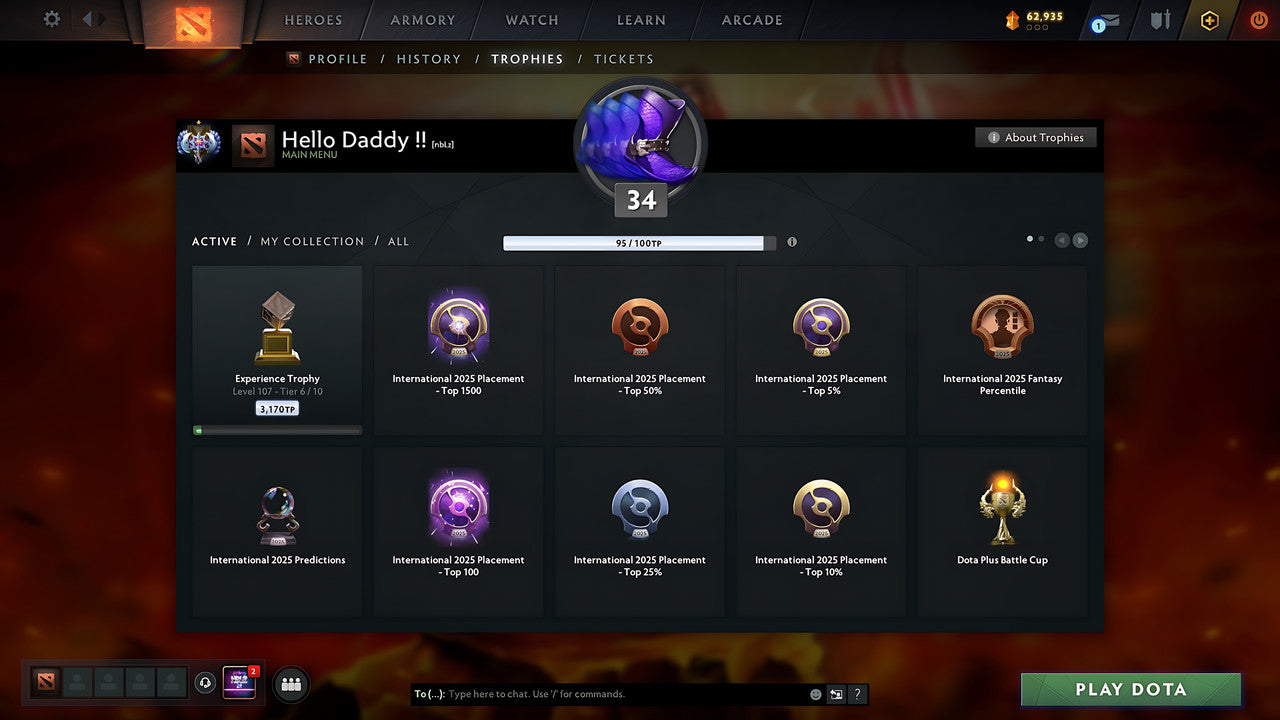Open the emoticon picker beside the chat bar
The image size is (1280, 720).
815,693
